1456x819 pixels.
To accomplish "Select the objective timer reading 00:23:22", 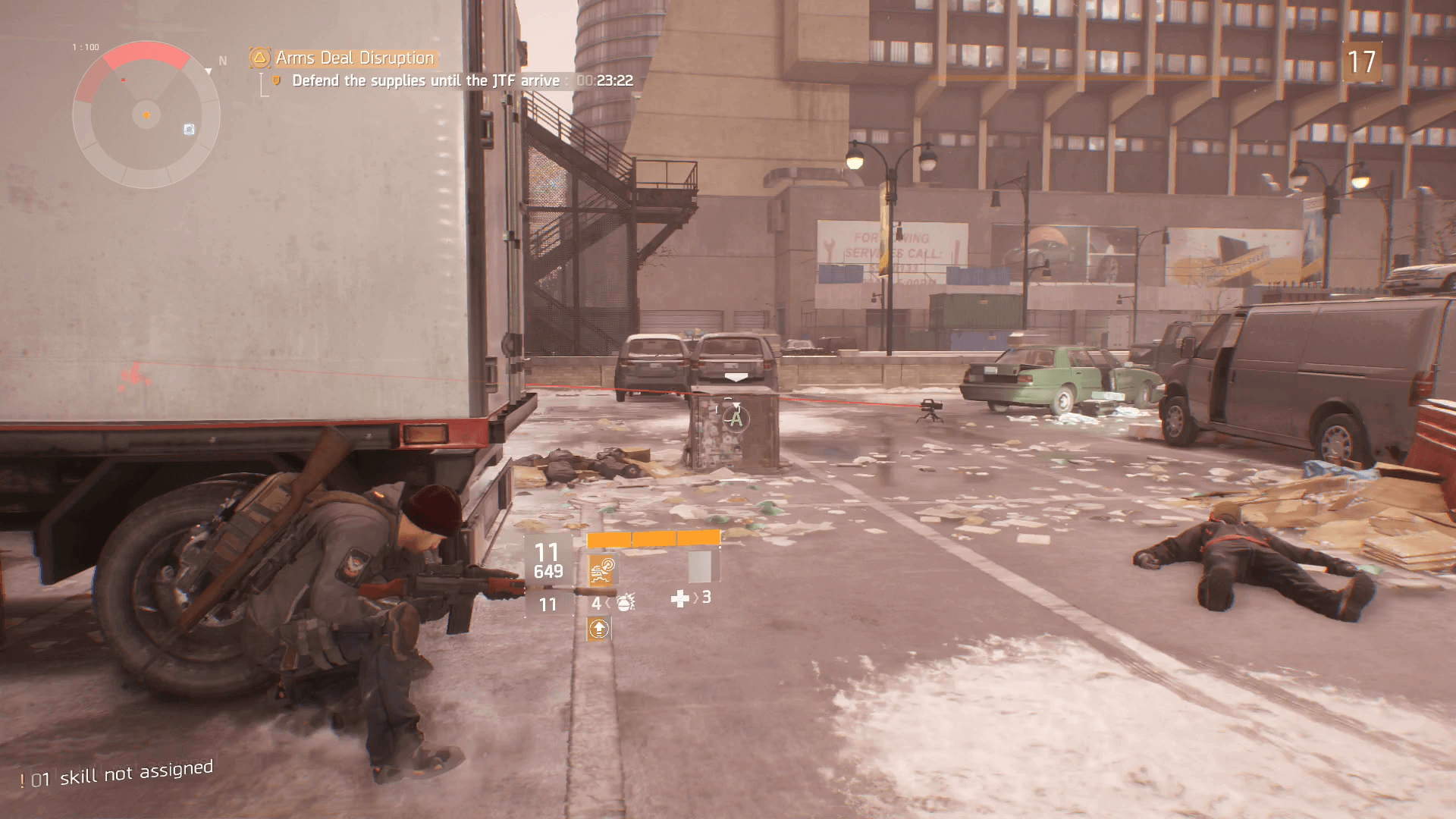I will (606, 80).
